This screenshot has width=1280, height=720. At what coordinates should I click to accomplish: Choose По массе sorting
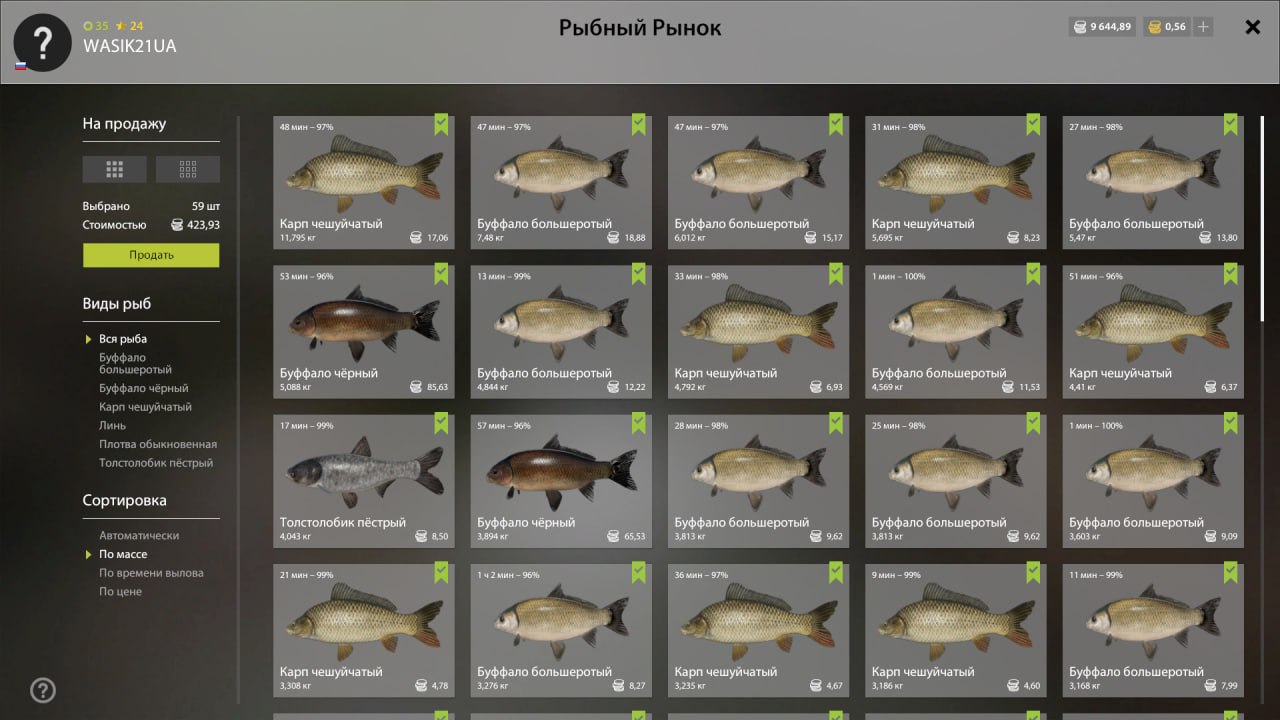pyautogui.click(x=123, y=554)
